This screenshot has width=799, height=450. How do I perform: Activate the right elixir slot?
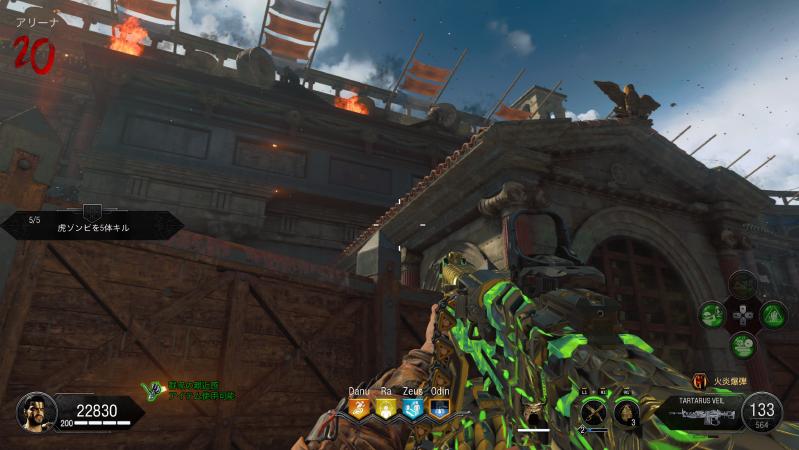pyautogui.click(x=772, y=315)
